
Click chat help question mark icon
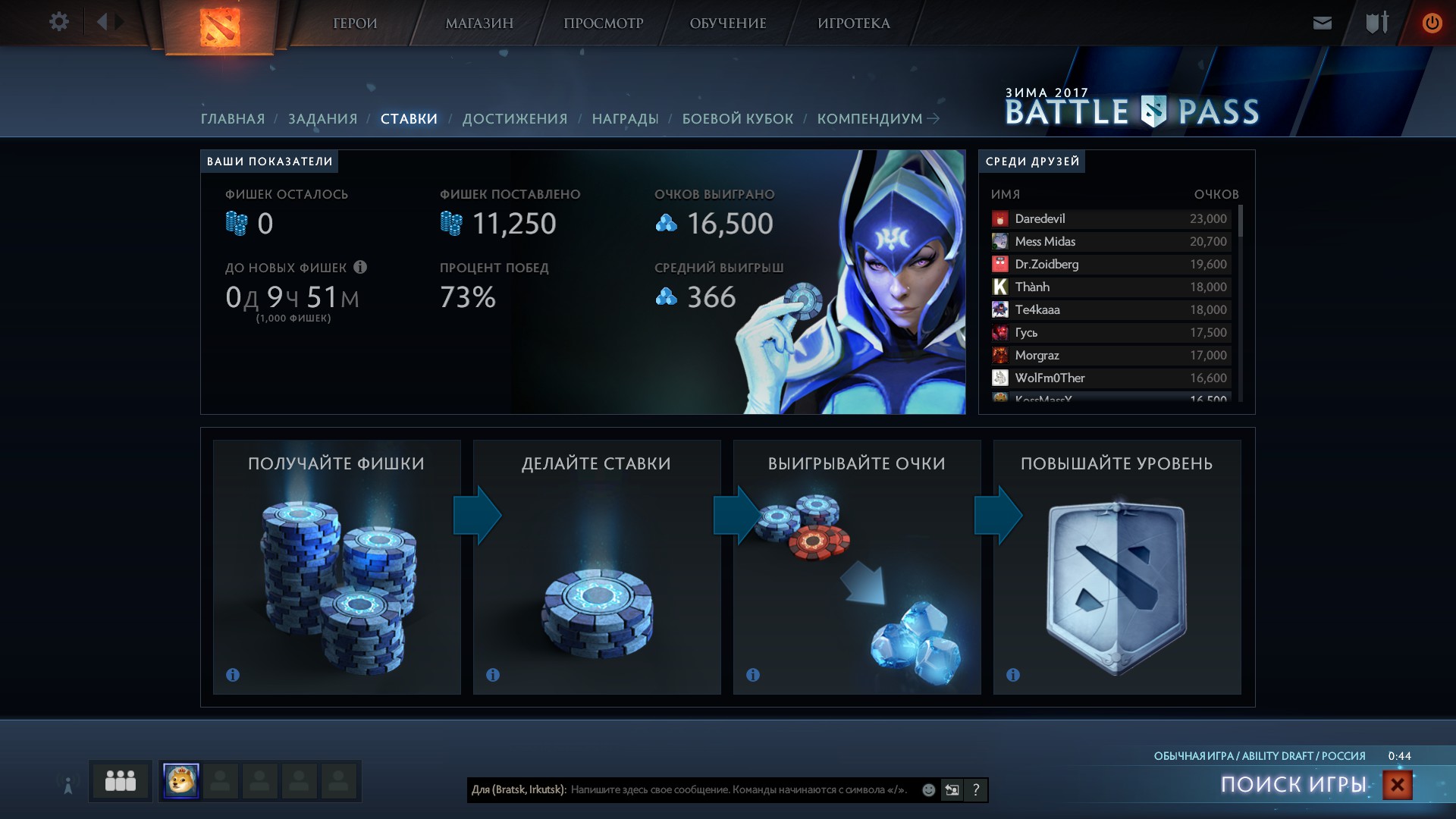(x=975, y=790)
